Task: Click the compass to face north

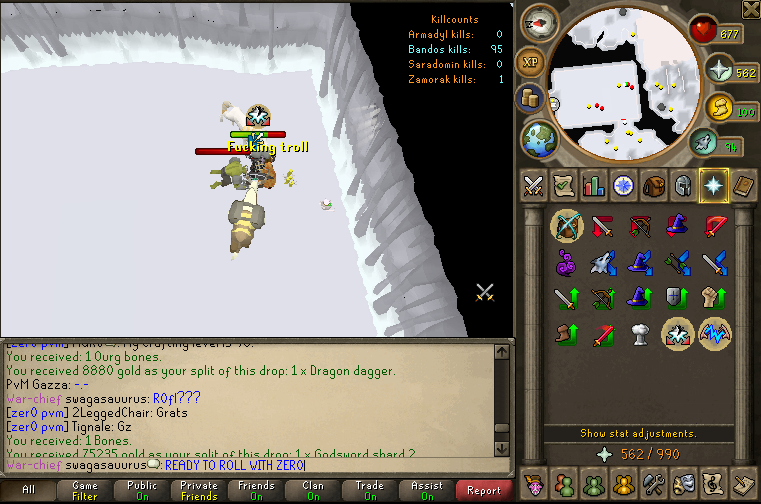Action: [539, 21]
